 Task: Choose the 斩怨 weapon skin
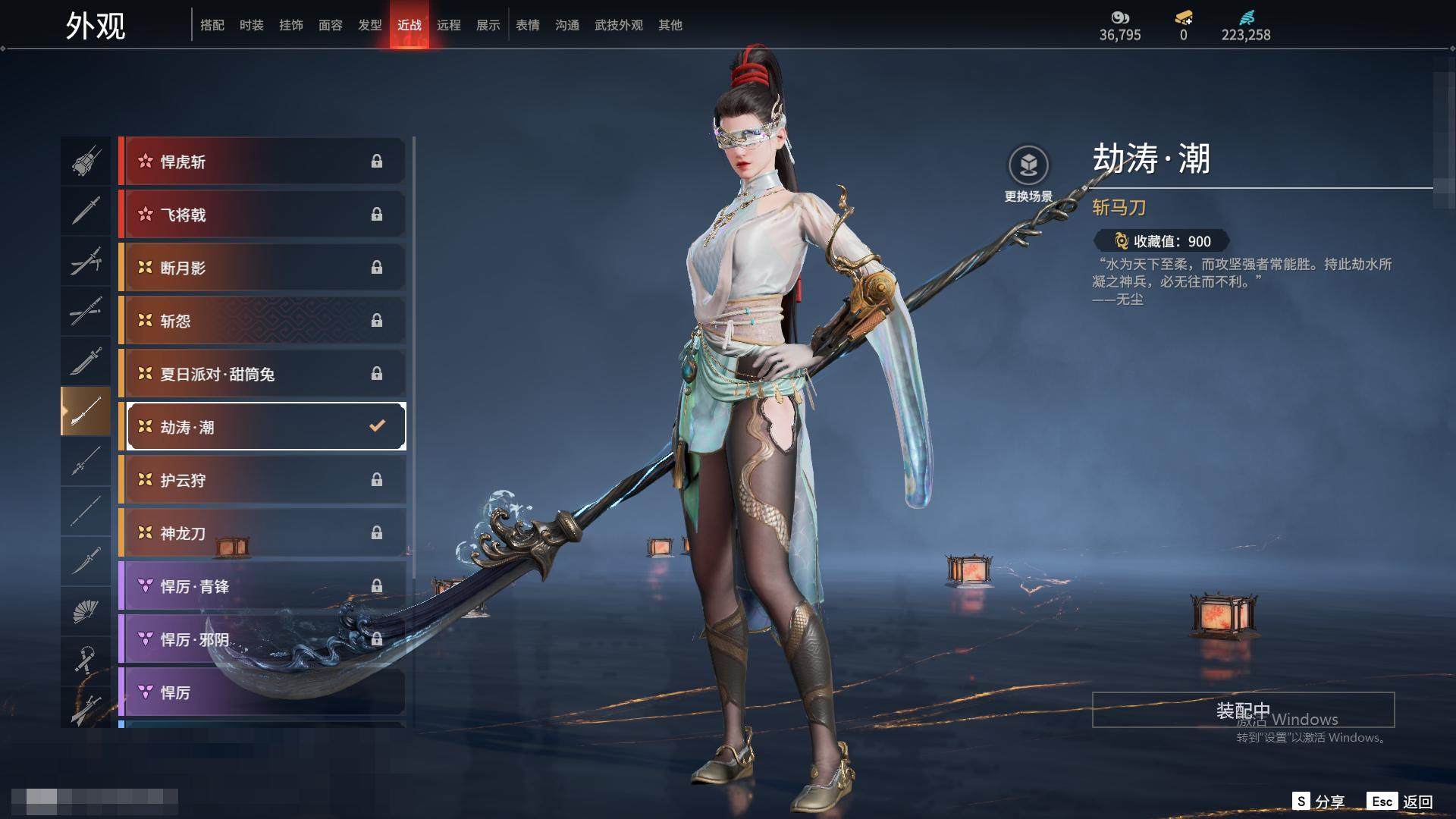262,321
